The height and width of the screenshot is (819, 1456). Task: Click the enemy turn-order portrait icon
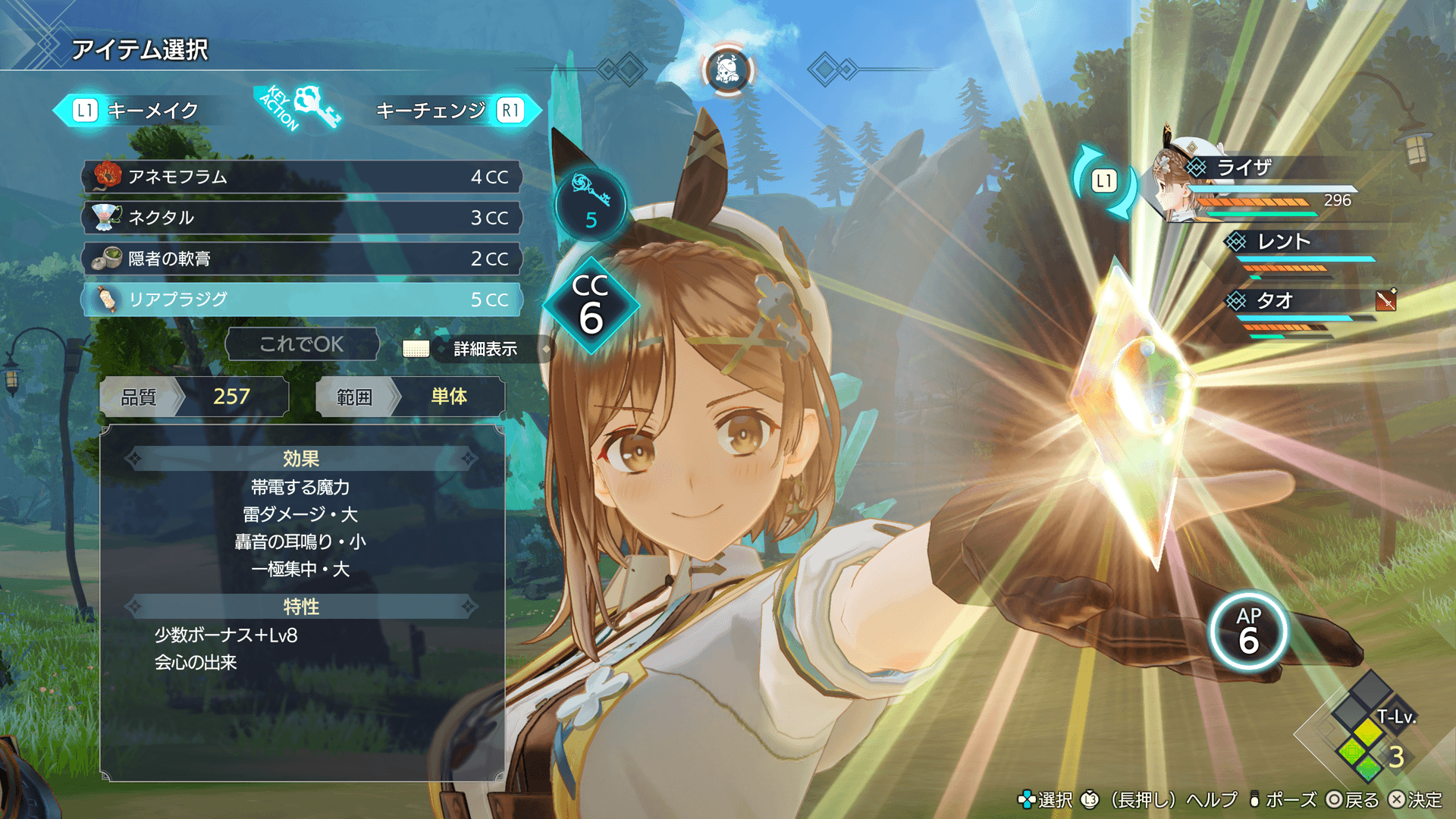click(727, 71)
